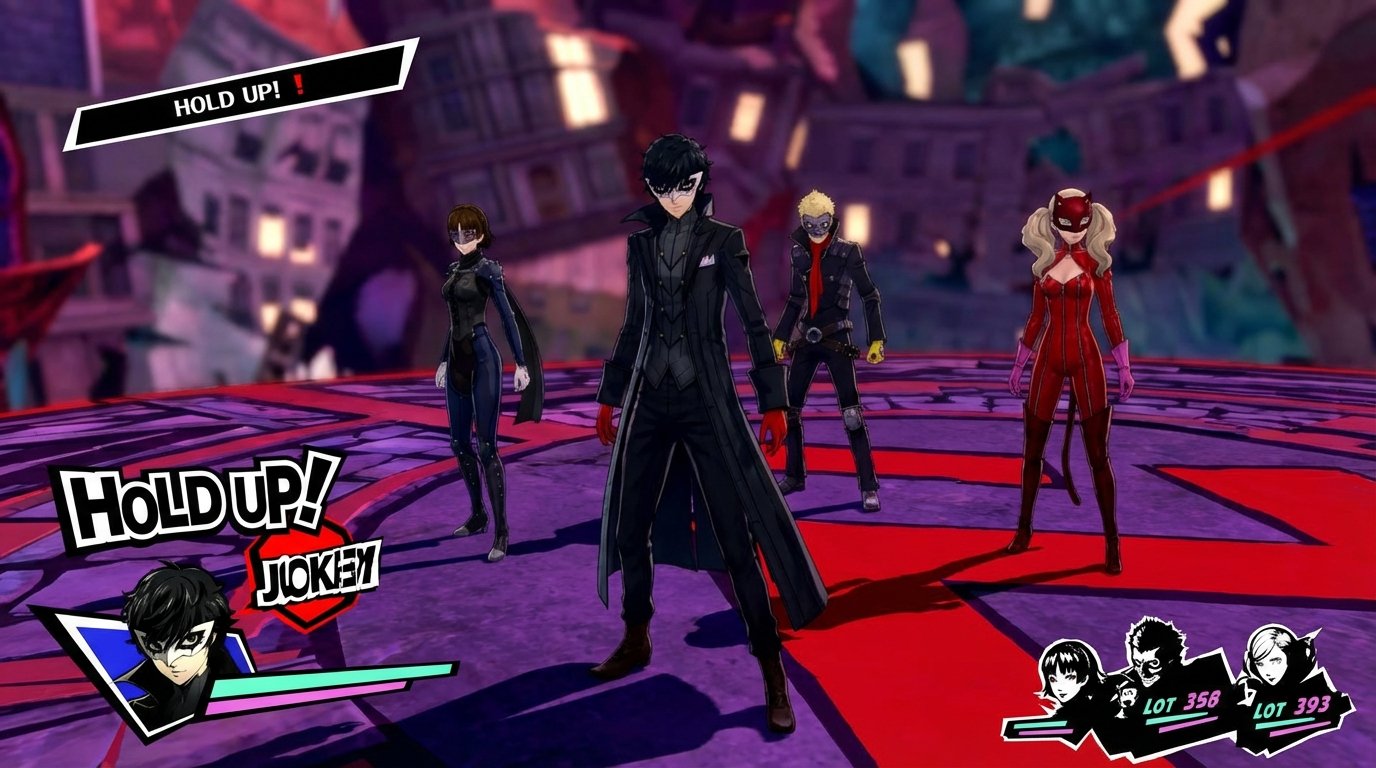Toggle the top-left HOLD UP! notification banner
Image resolution: width=1376 pixels, height=768 pixels.
[x=230, y=97]
